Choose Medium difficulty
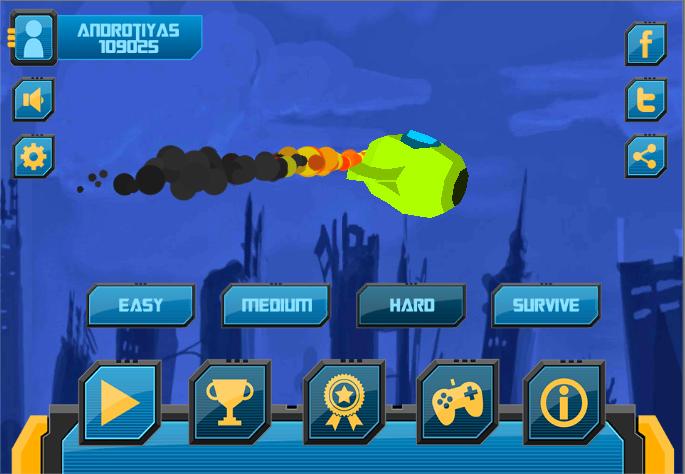 (x=275, y=305)
